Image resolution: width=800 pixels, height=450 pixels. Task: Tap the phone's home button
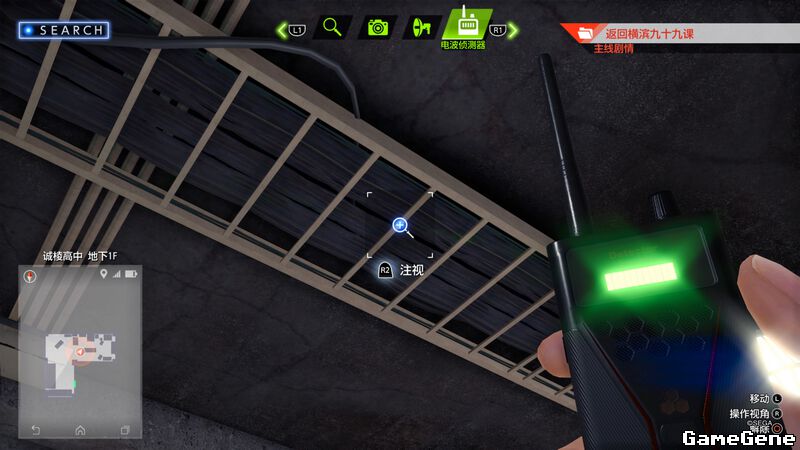click(x=80, y=430)
